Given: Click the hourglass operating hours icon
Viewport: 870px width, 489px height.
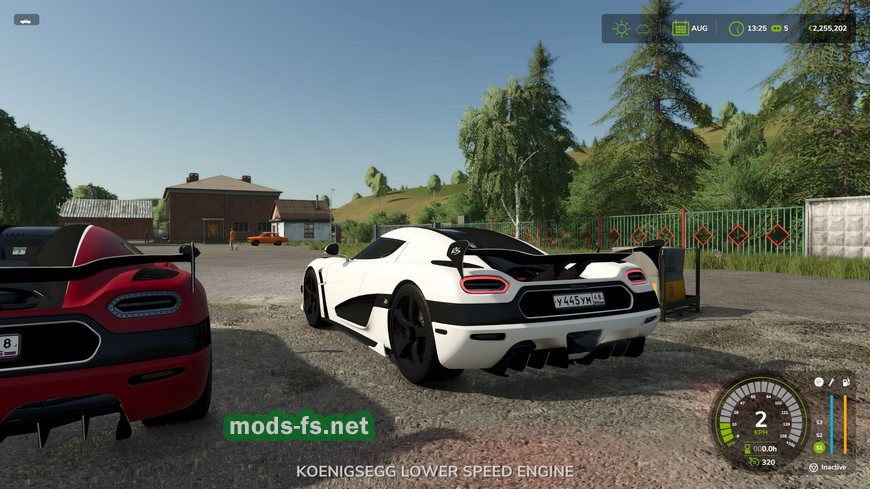Looking at the screenshot, I should (x=749, y=449).
